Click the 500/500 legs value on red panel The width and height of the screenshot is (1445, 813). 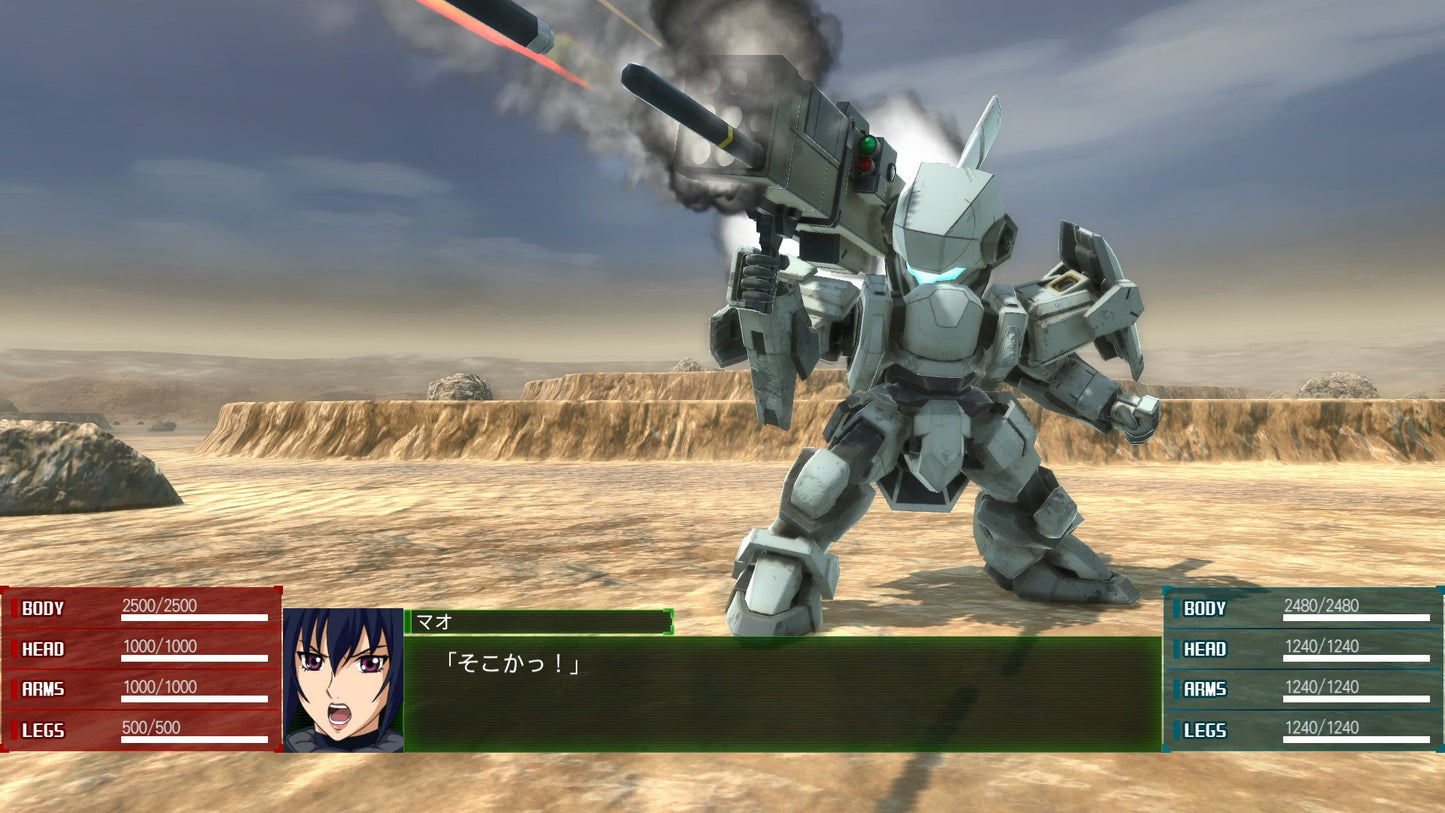150,727
